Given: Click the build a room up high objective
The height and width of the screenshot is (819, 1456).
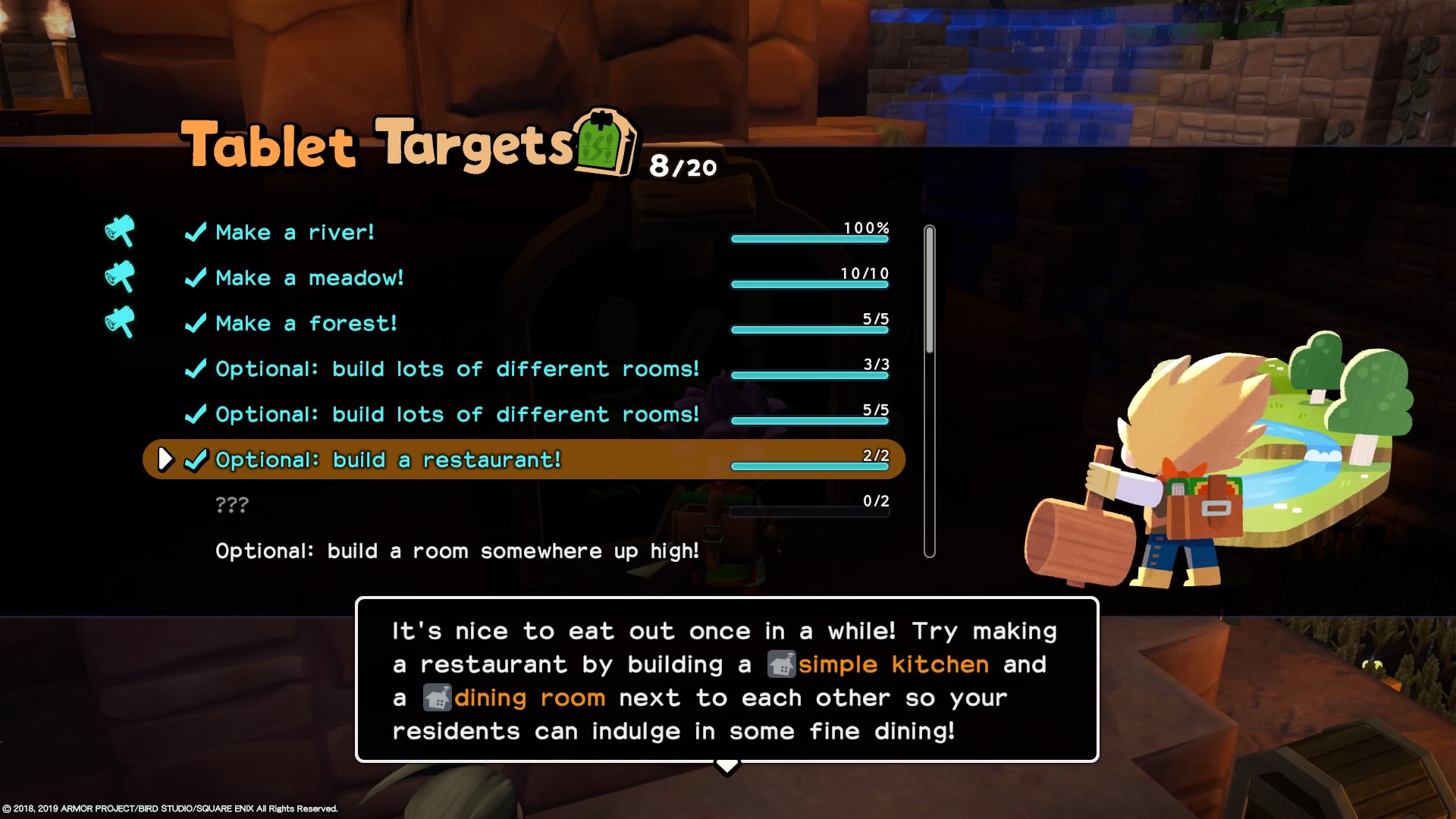Looking at the screenshot, I should tap(457, 551).
